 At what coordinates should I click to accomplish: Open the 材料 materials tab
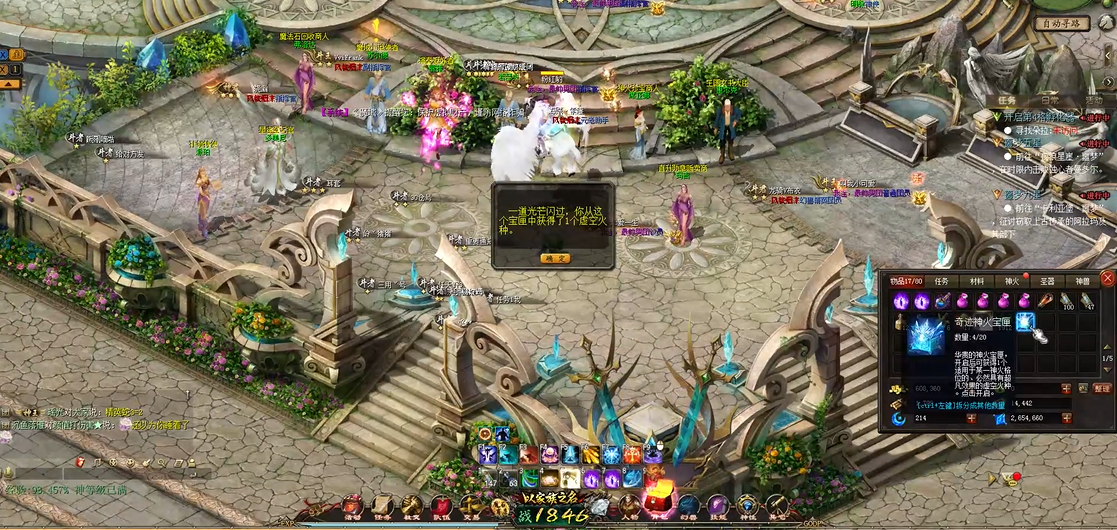(976, 282)
